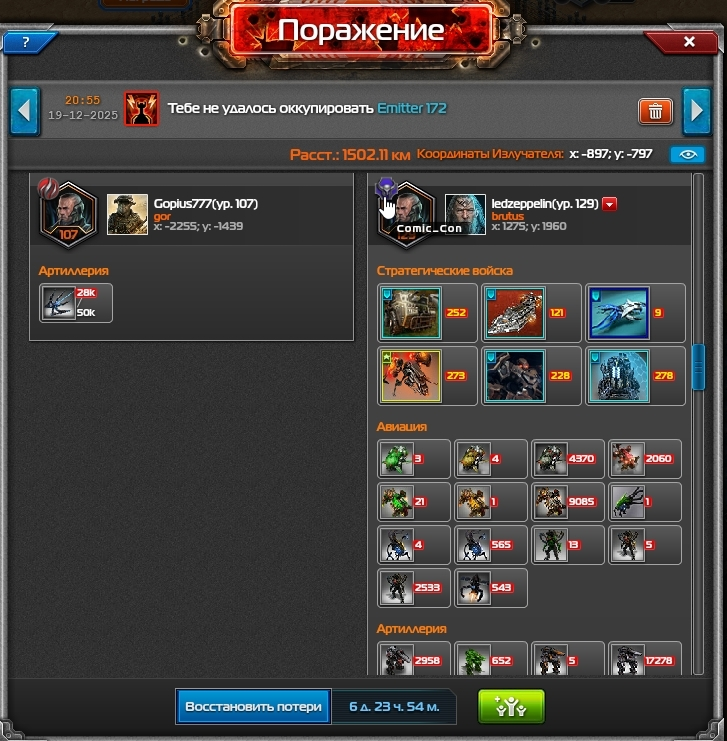The height and width of the screenshot is (741, 727).
Task: Open the Emitter 172 link
Action: click(412, 108)
